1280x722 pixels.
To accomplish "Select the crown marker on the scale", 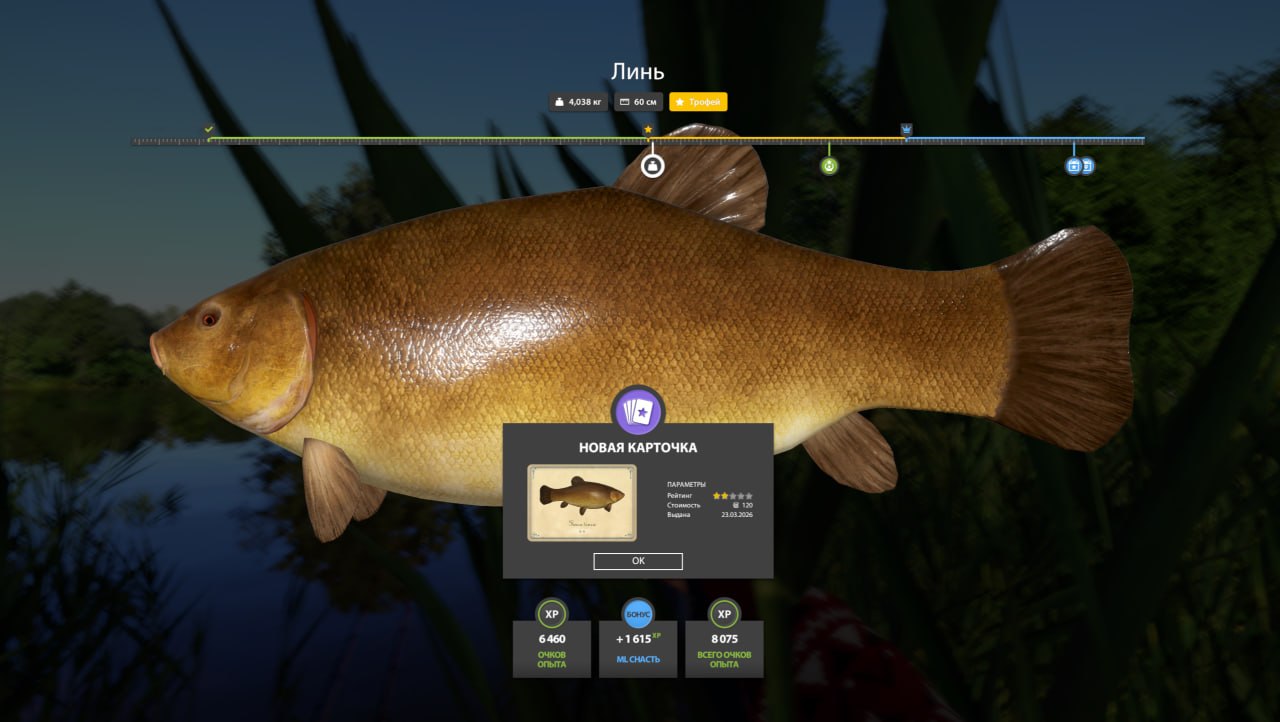I will coord(906,130).
